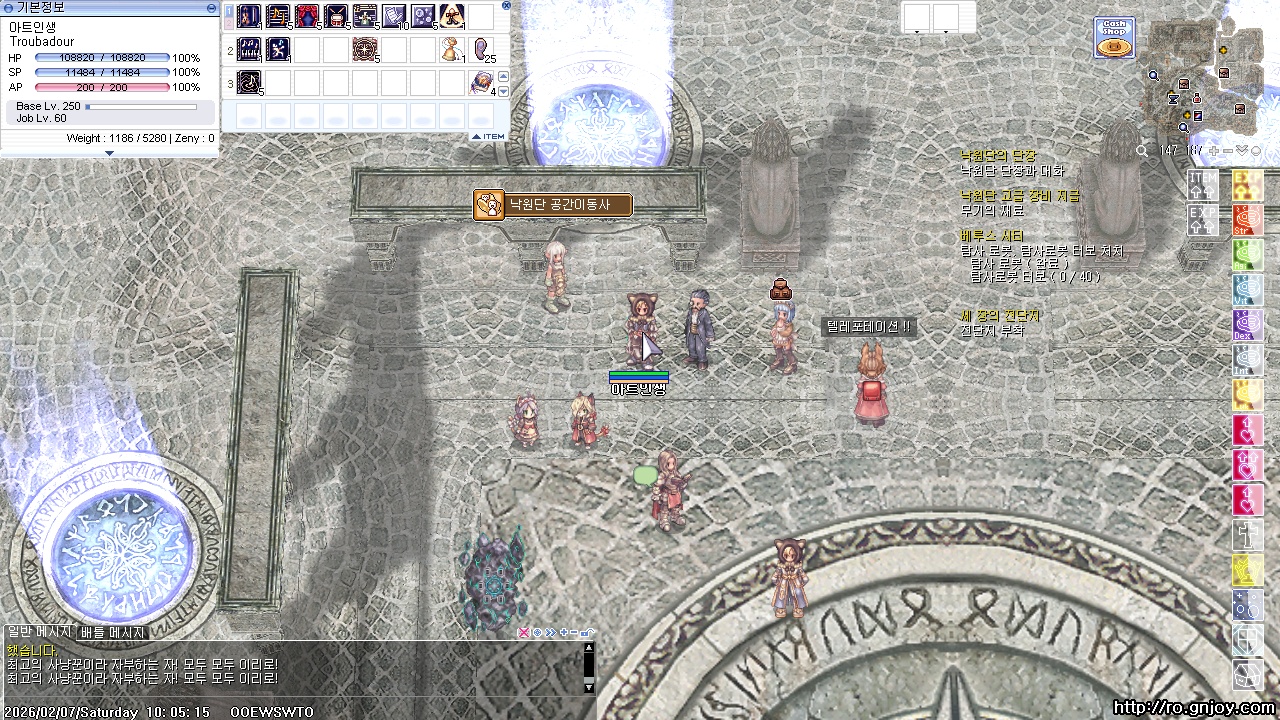Image resolution: width=1280 pixels, height=720 pixels.
Task: Click the 낙원단 공간이동사 NPC name label
Action: 553,205
